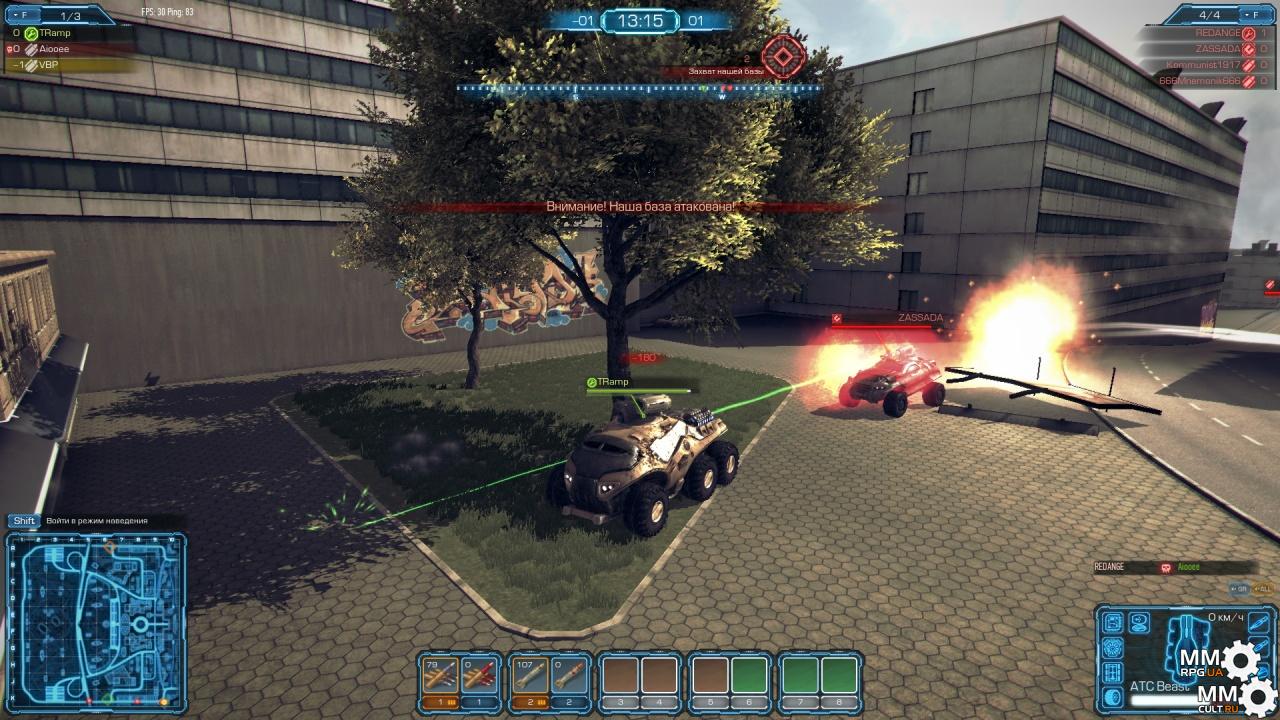Switch chat to the ALL channel
1280x720 pixels.
tap(1264, 588)
